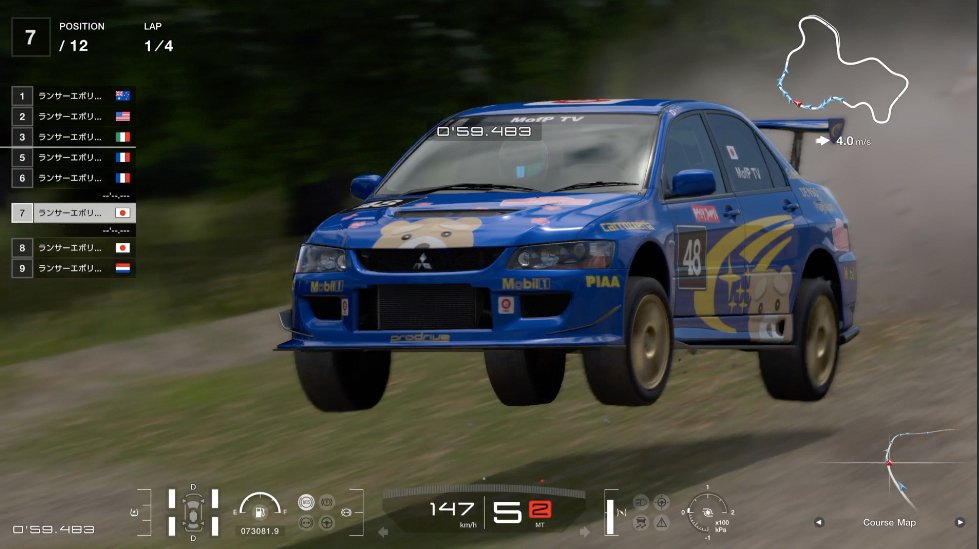Select the second-place driver with US flag
Image resolution: width=979 pixels, height=549 pixels.
72,116
